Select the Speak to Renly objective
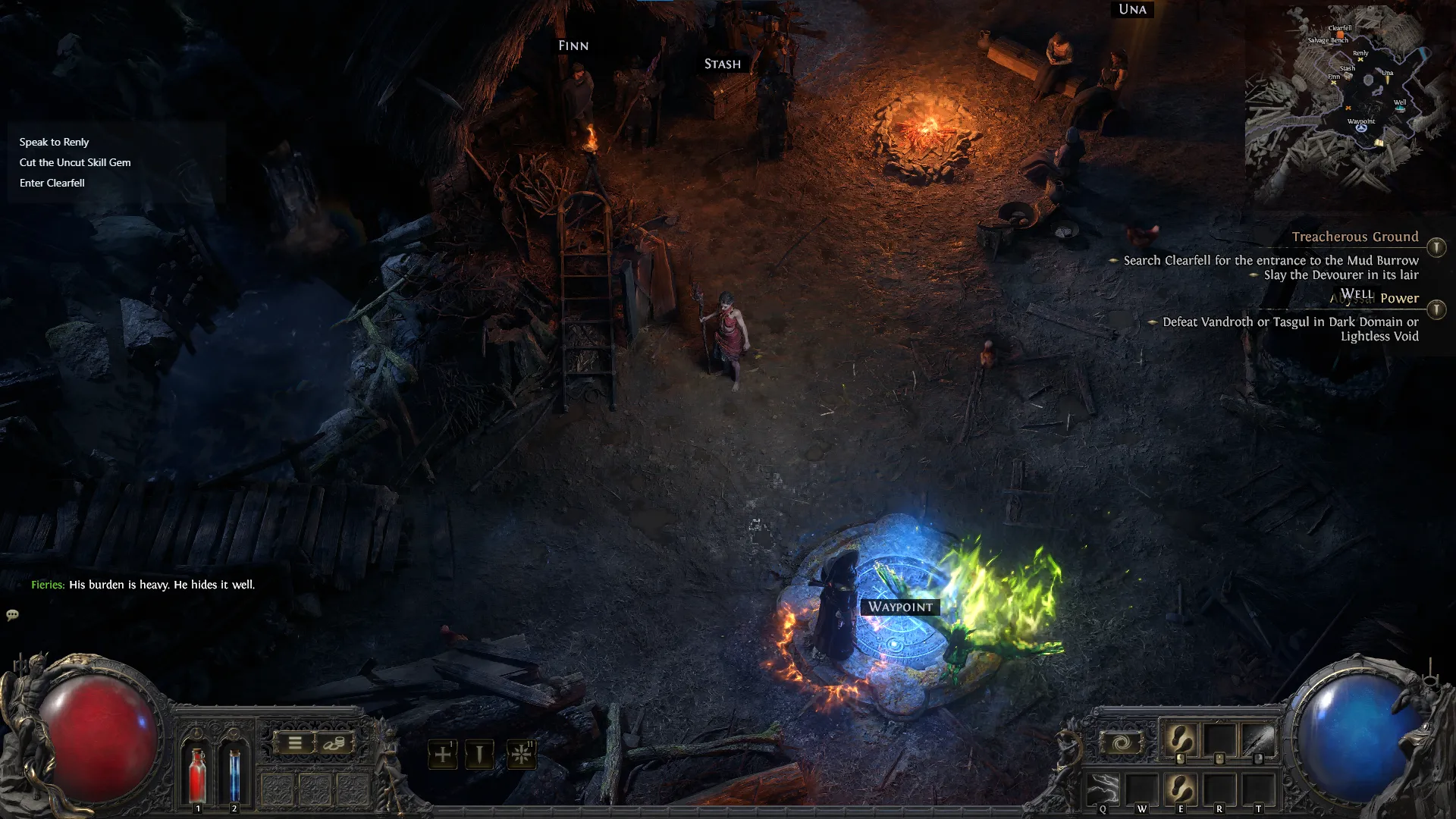Screen dimensions: 1456x819 pos(54,141)
